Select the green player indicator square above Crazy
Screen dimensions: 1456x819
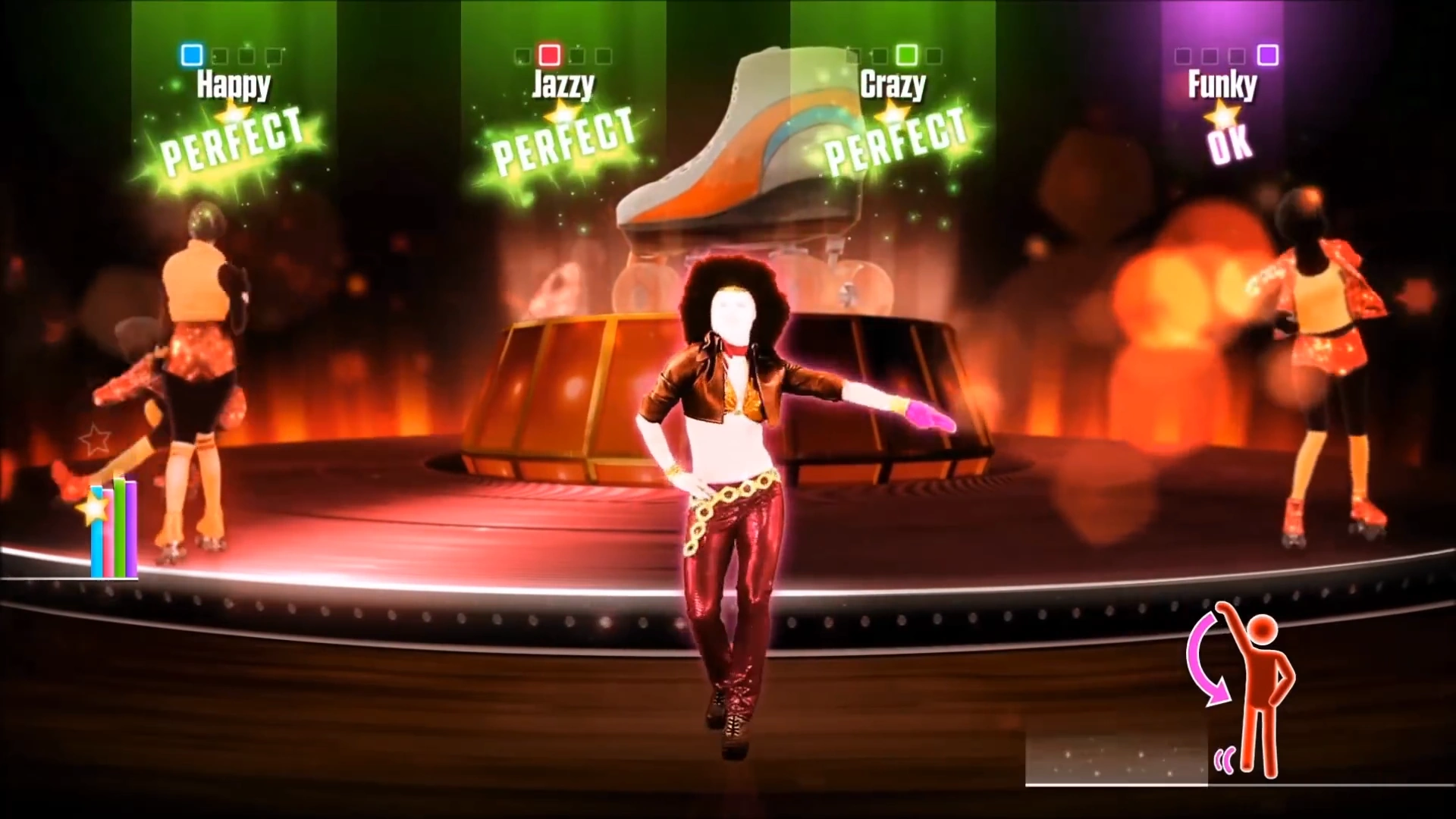(x=907, y=55)
